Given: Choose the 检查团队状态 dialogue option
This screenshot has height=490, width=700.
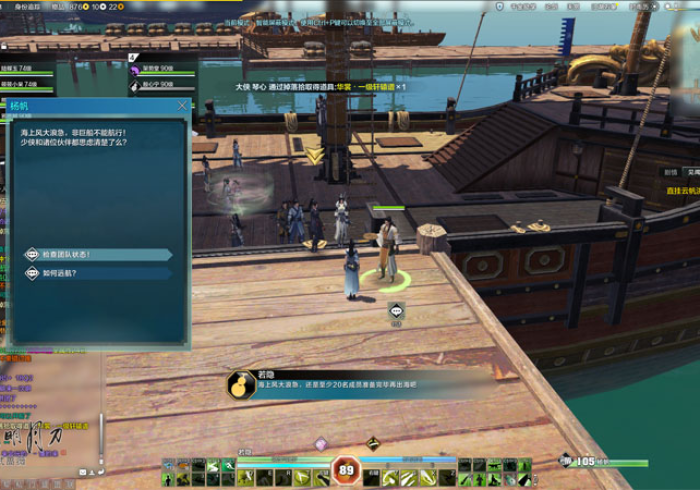Looking at the screenshot, I should pyautogui.click(x=98, y=254).
